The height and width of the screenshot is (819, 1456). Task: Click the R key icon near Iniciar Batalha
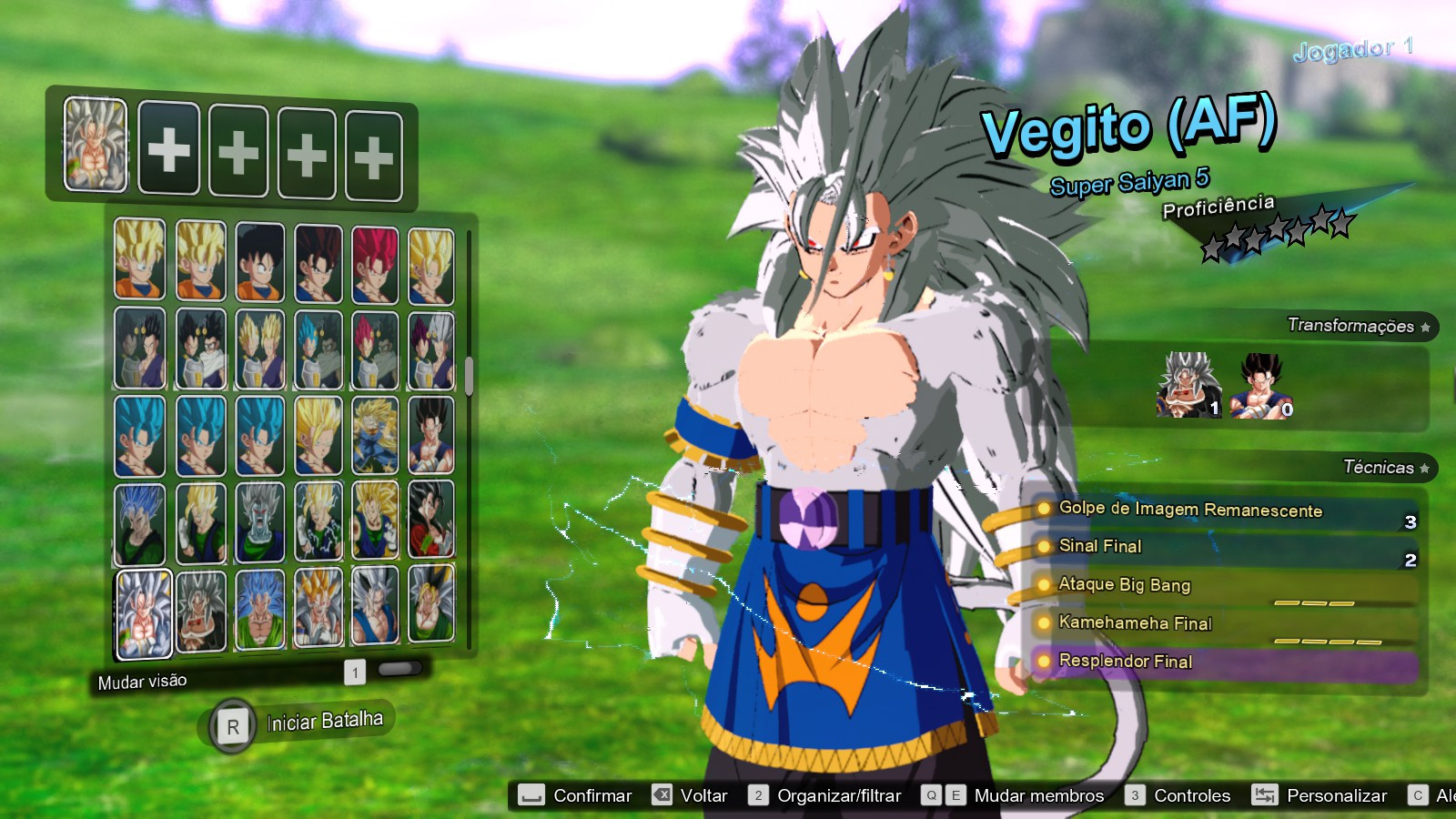point(234,725)
